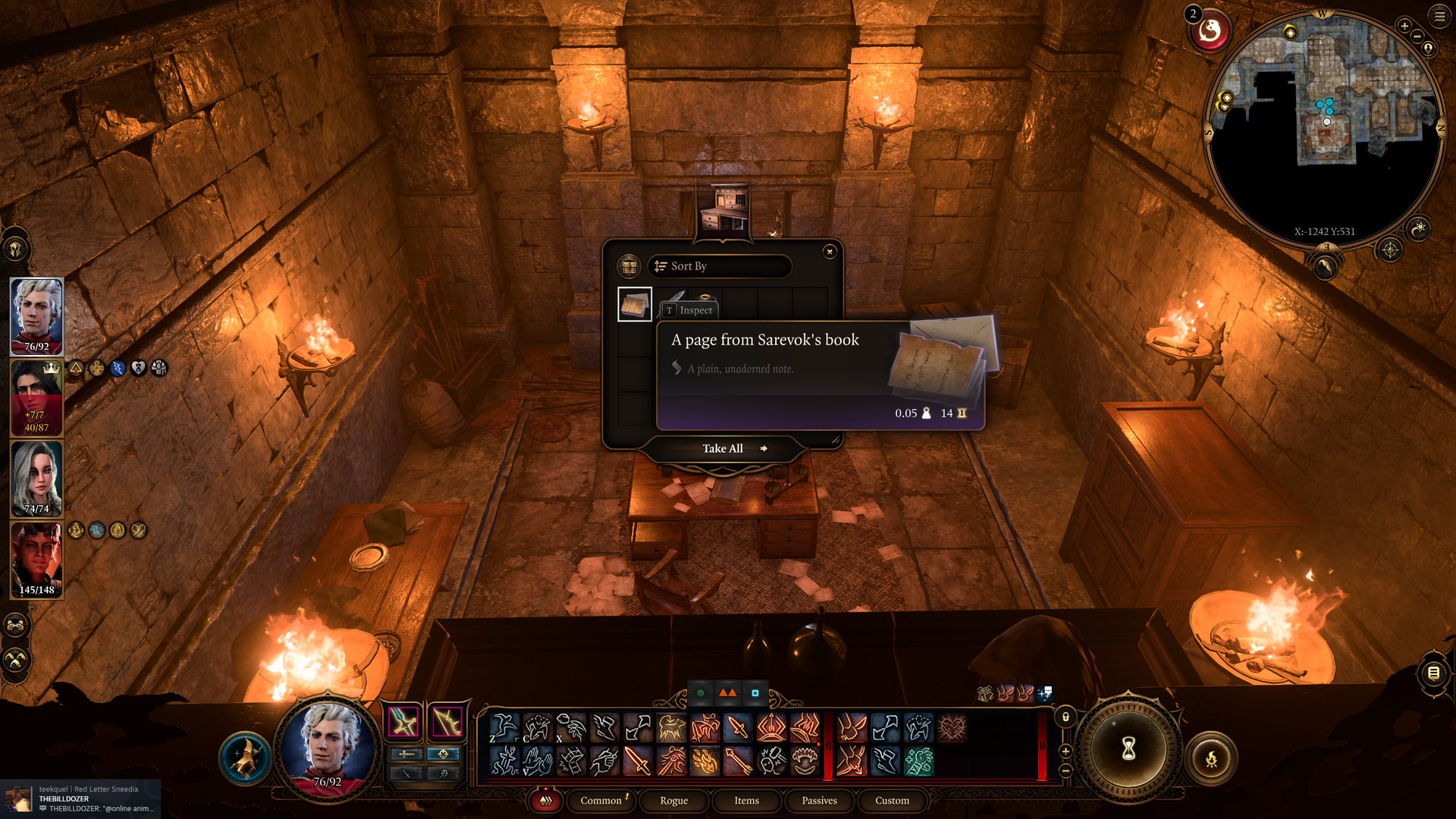Open the combat log button
1456x819 pixels.
click(1433, 673)
